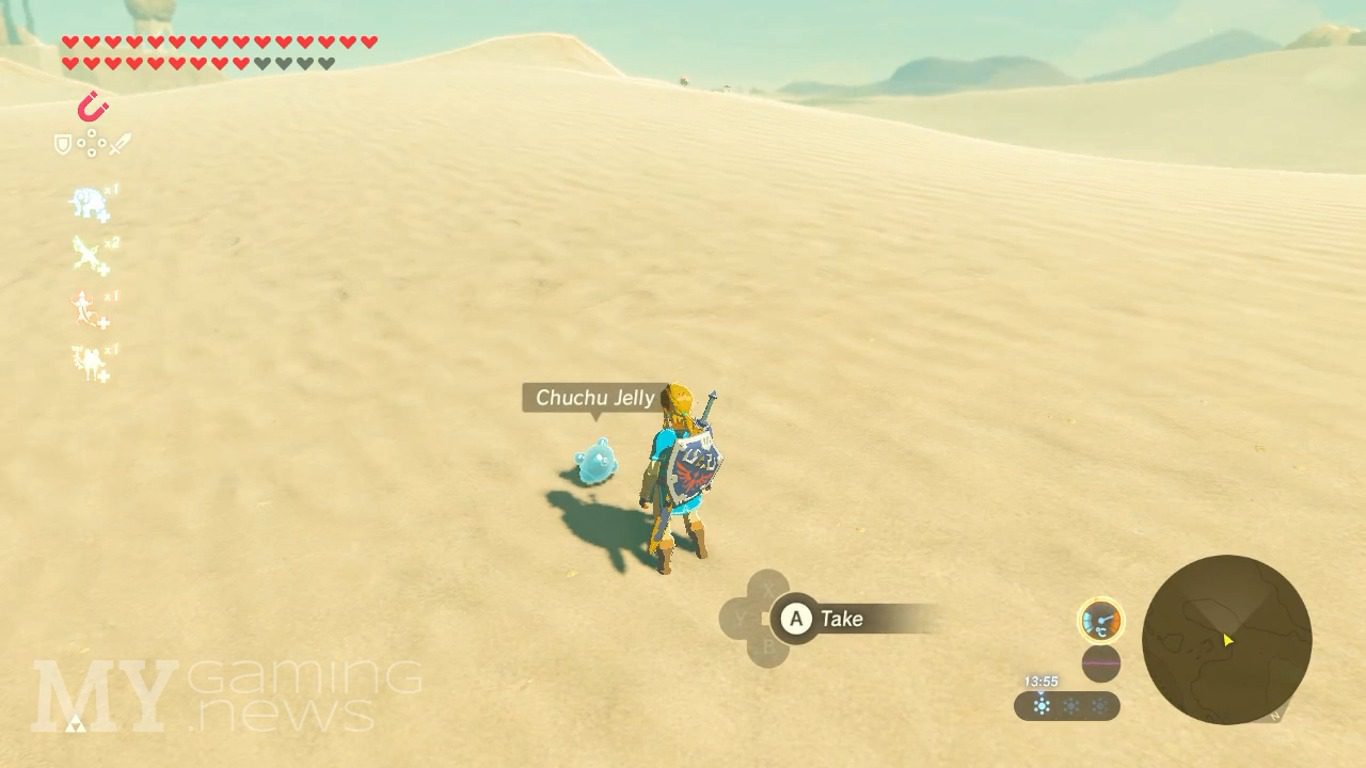Click the thermometer temperature gauge

(x=1101, y=620)
